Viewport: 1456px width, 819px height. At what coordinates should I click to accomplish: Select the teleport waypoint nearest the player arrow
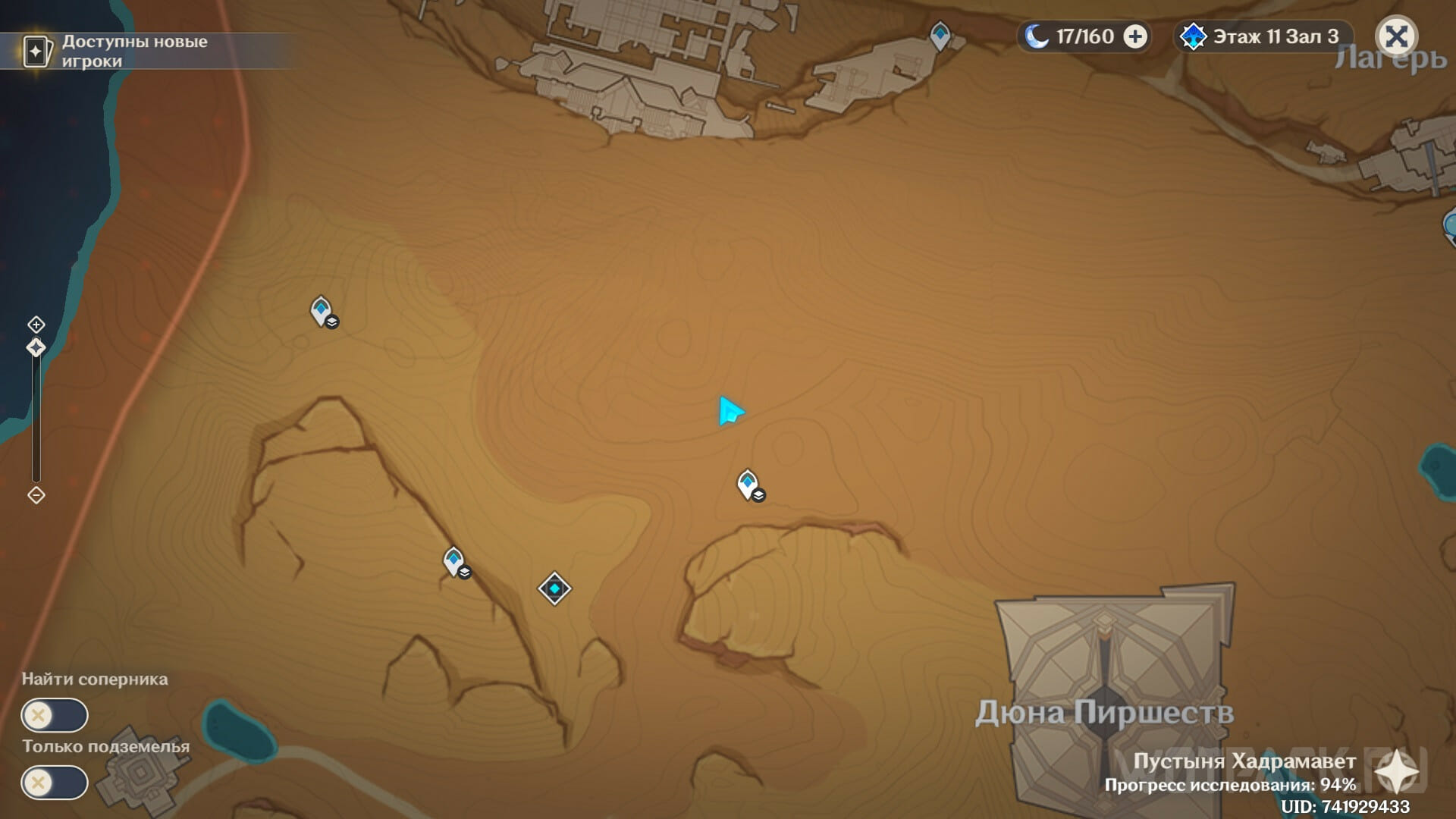pyautogui.click(x=748, y=484)
